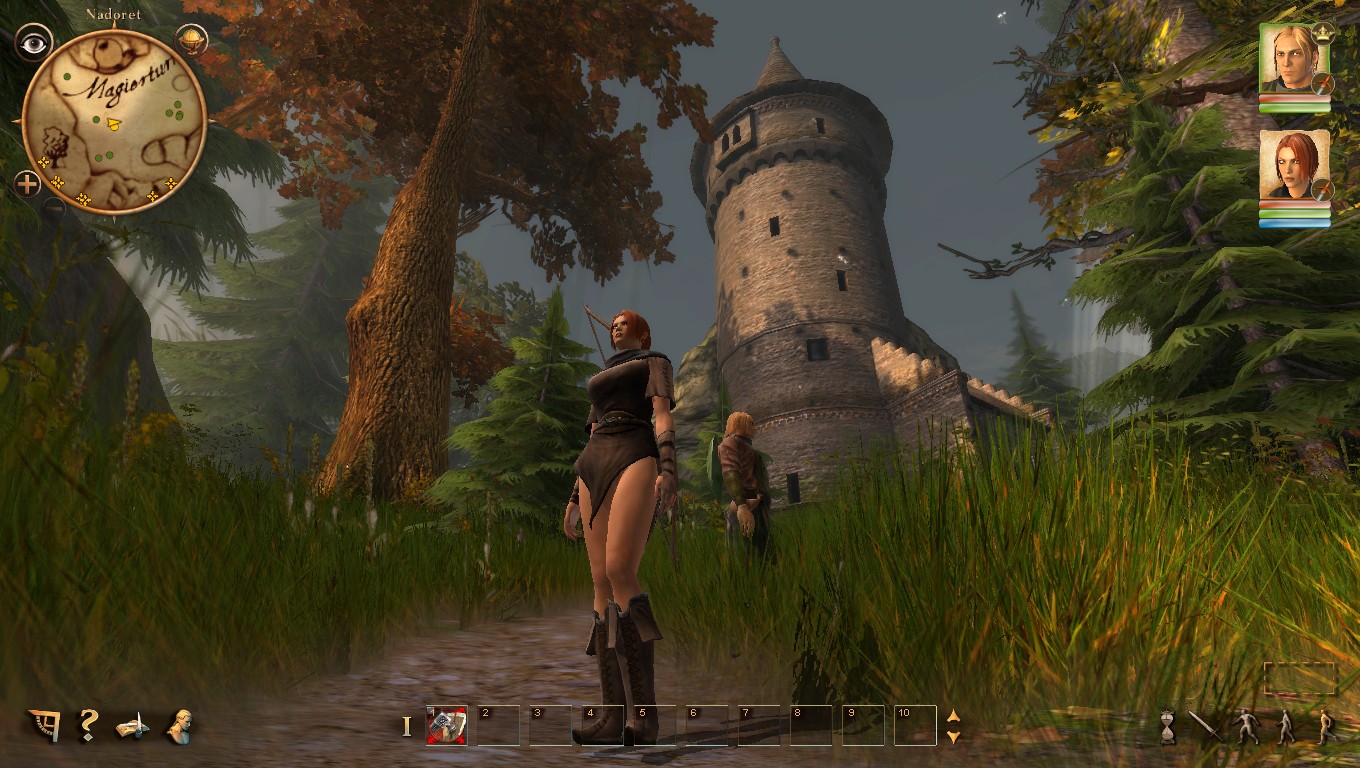Zoom in the minimap with the plus button

28,183
